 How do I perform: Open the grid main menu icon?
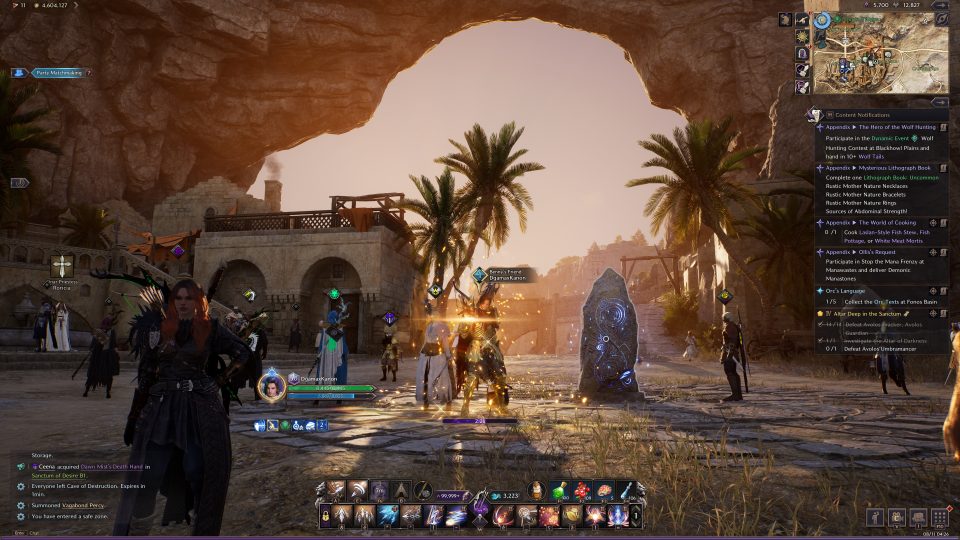click(x=938, y=517)
